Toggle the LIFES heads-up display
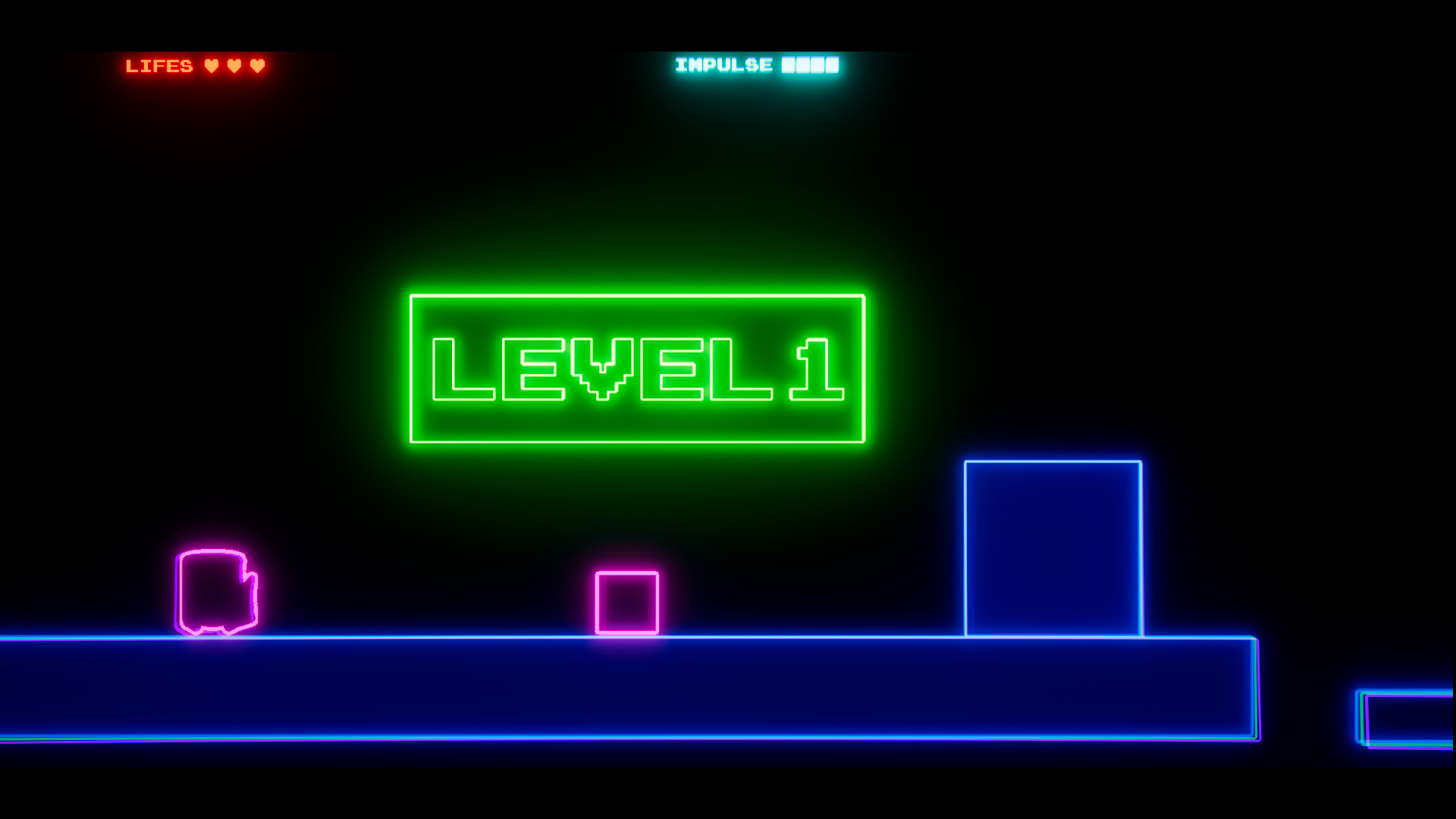Viewport: 1456px width, 819px height. [197, 64]
